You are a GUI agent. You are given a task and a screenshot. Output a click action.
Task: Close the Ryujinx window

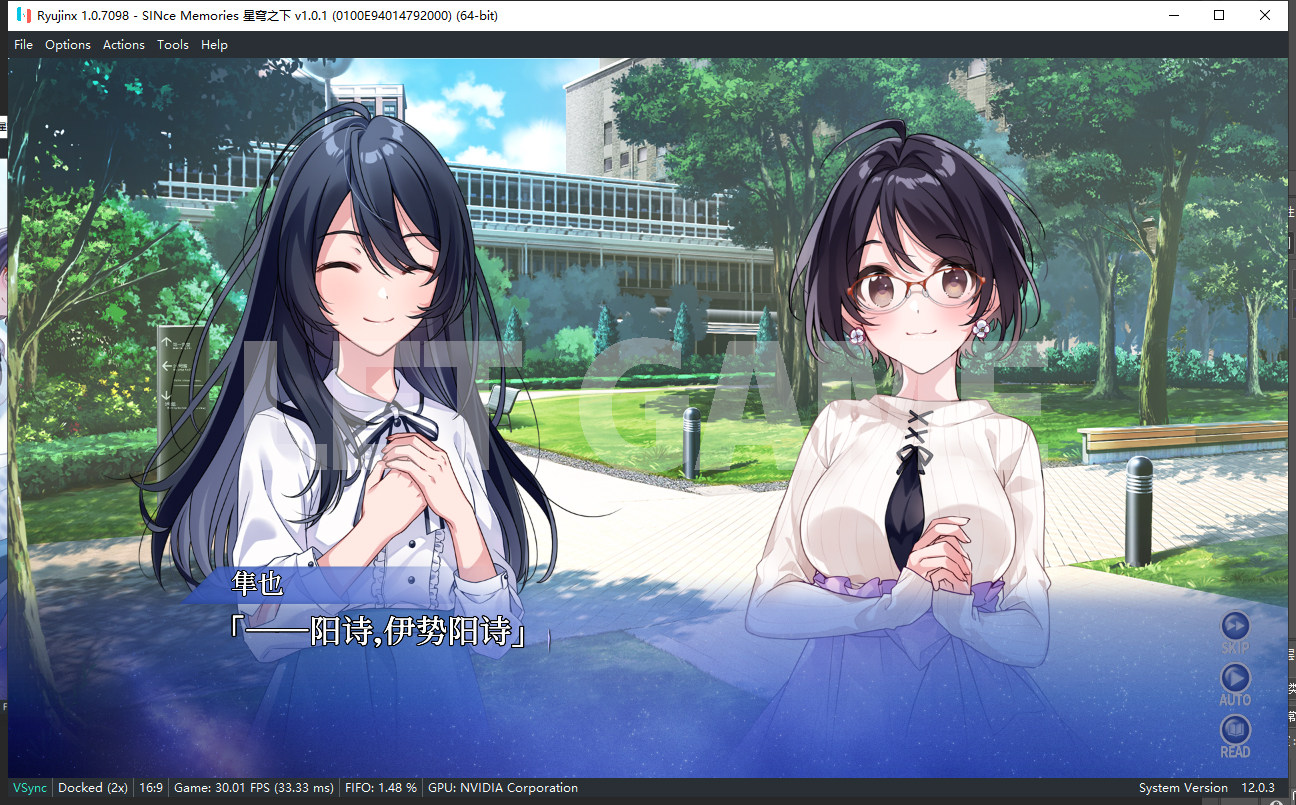click(1265, 15)
